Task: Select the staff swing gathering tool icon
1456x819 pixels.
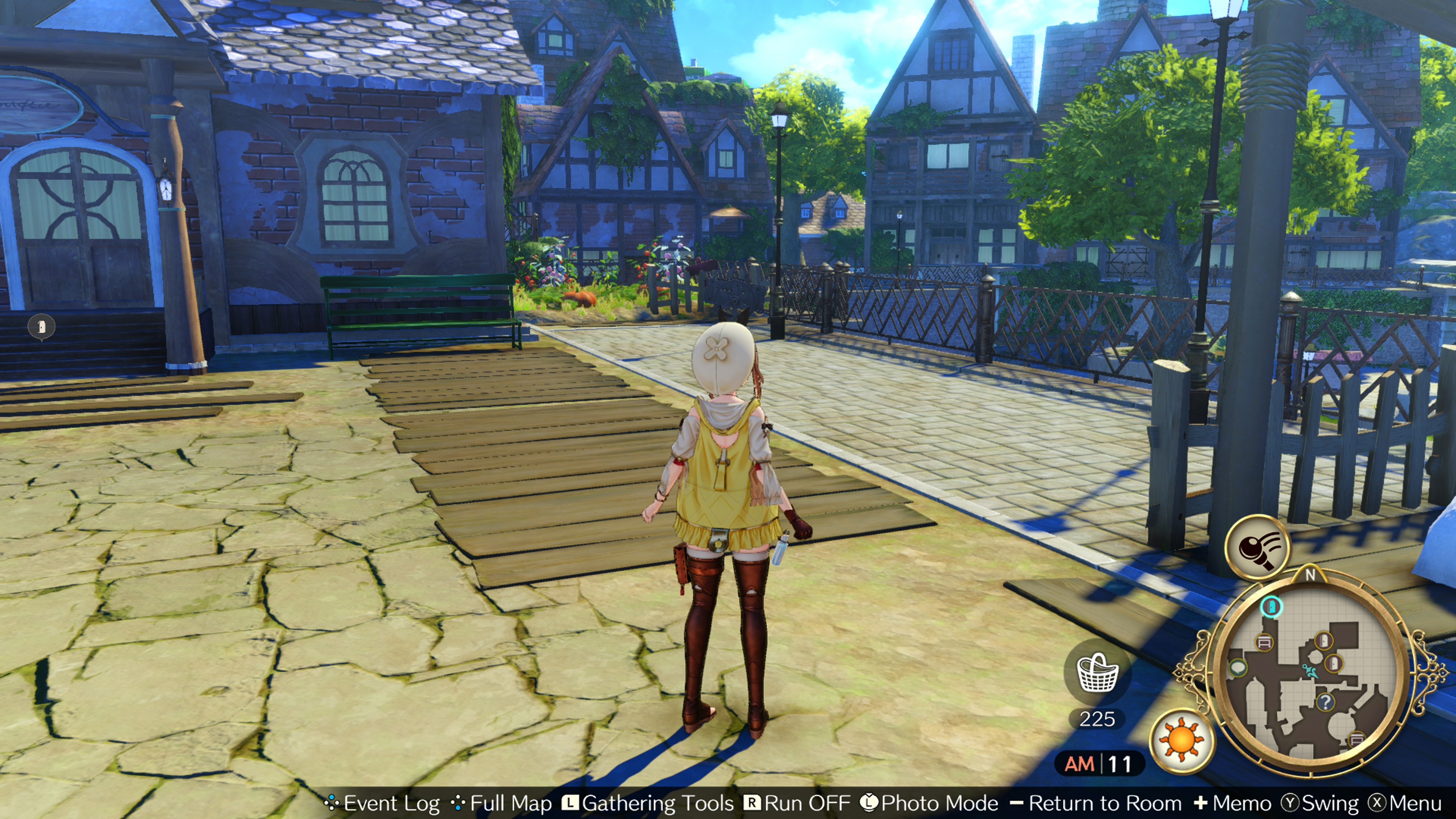Action: pyautogui.click(x=1257, y=546)
